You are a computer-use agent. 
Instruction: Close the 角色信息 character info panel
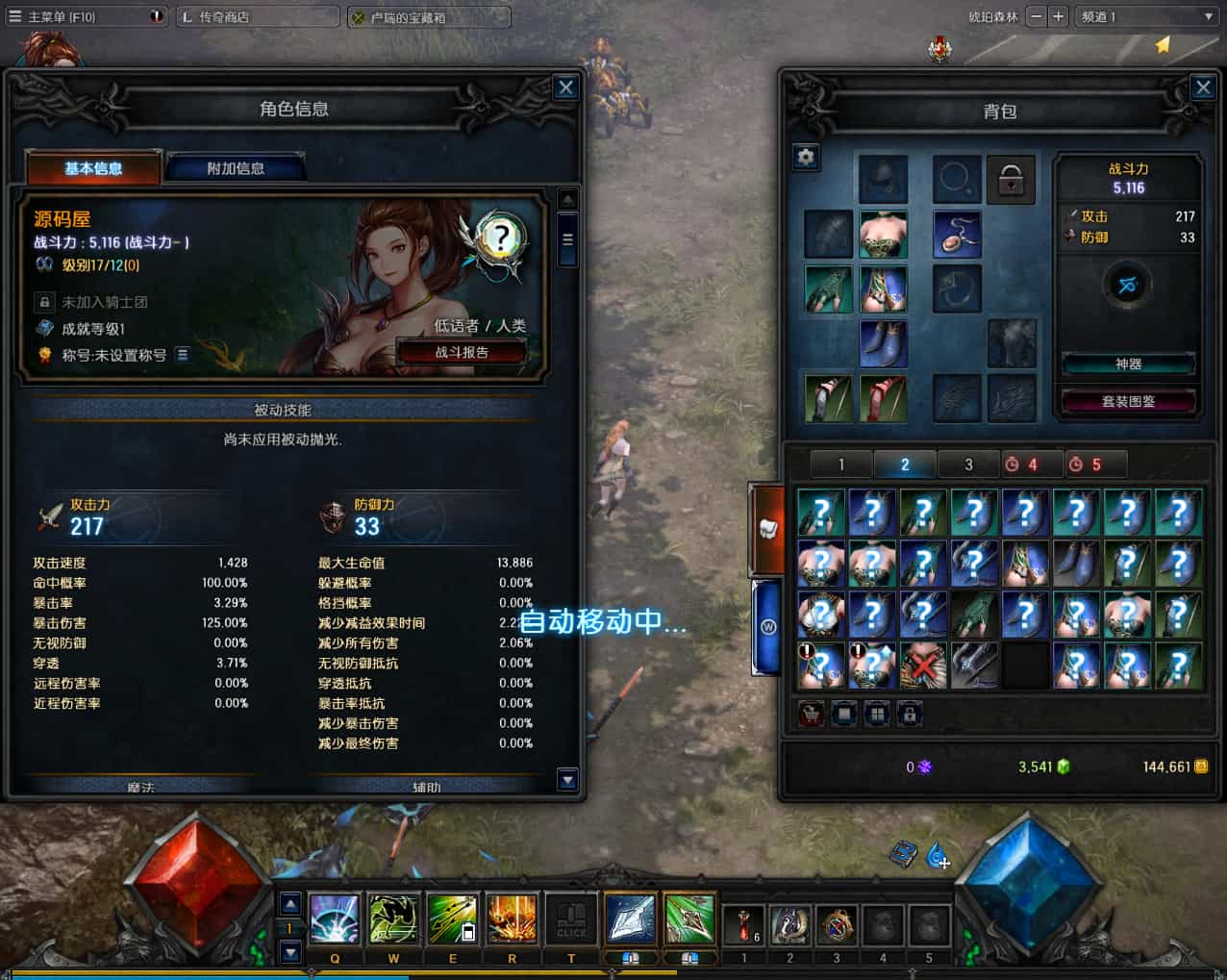[565, 88]
